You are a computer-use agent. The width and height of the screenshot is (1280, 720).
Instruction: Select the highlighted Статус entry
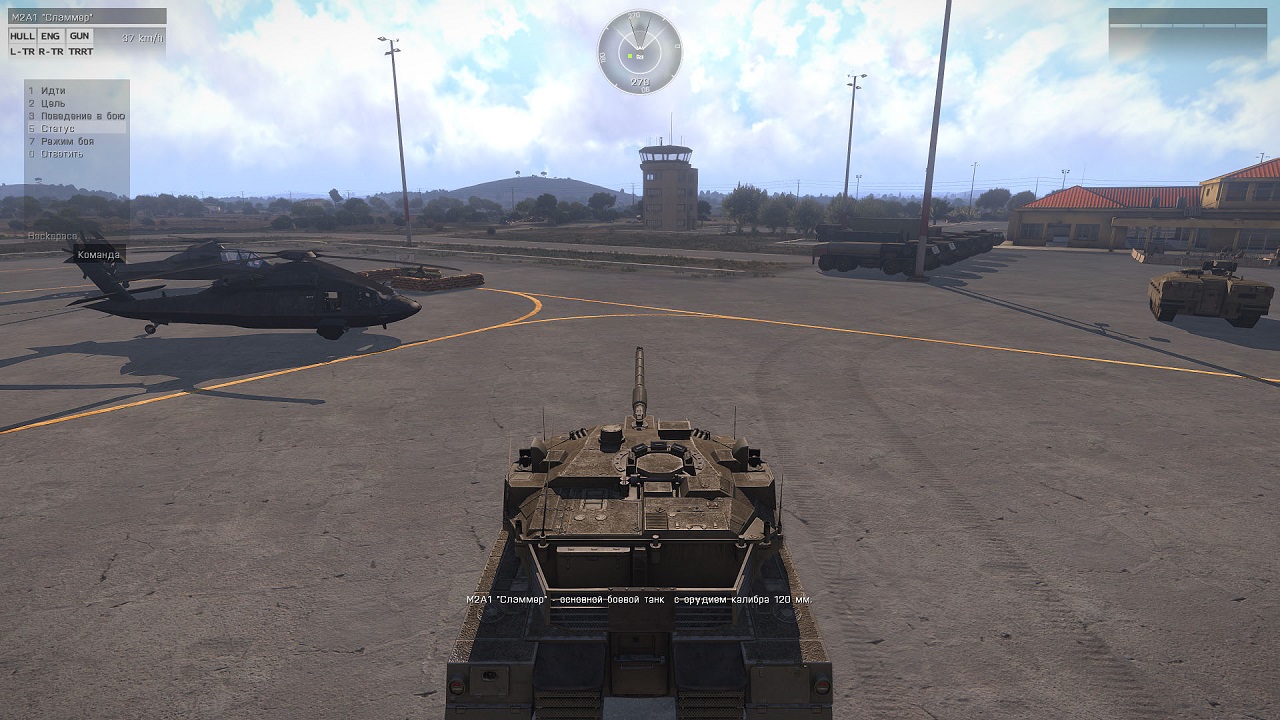58,129
